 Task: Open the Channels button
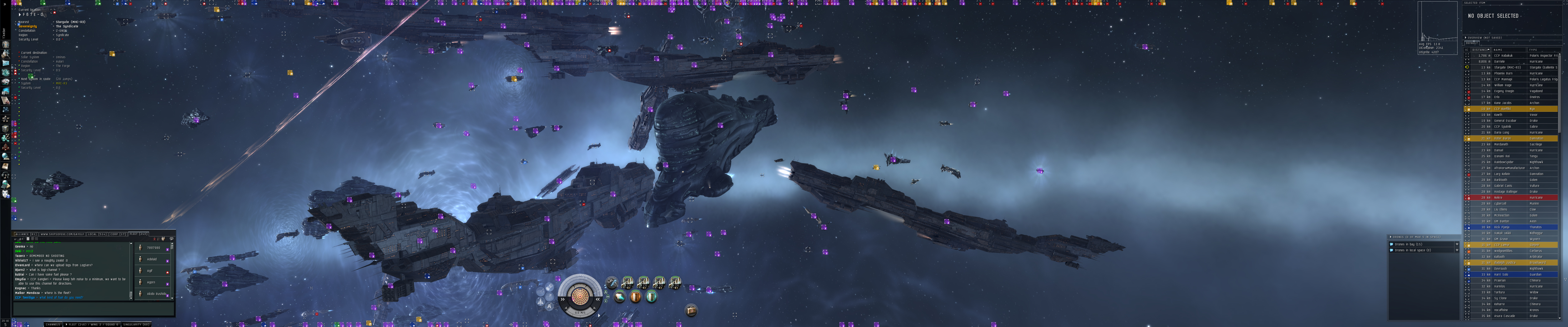[x=53, y=325]
